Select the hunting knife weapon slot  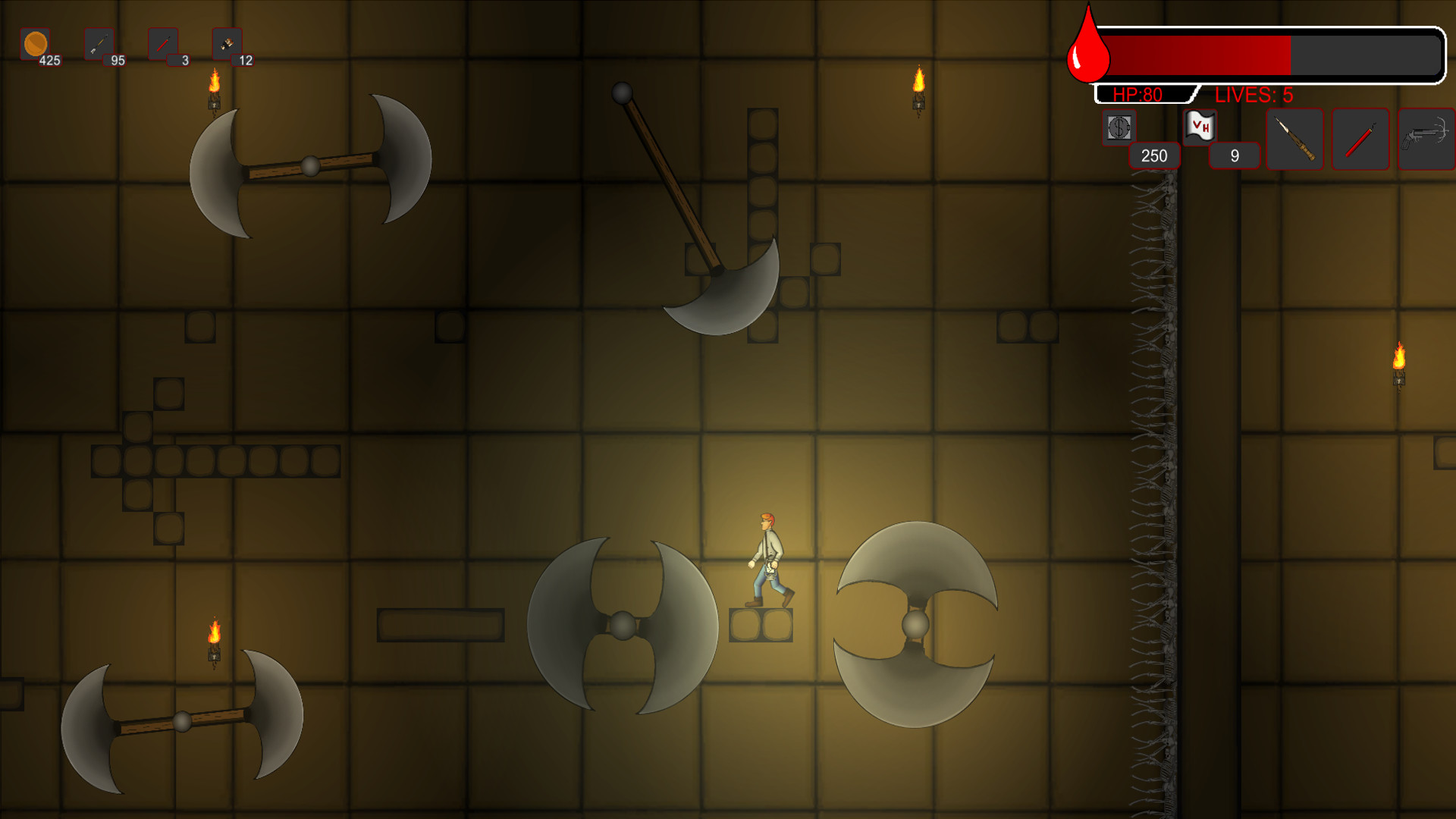tap(1295, 140)
